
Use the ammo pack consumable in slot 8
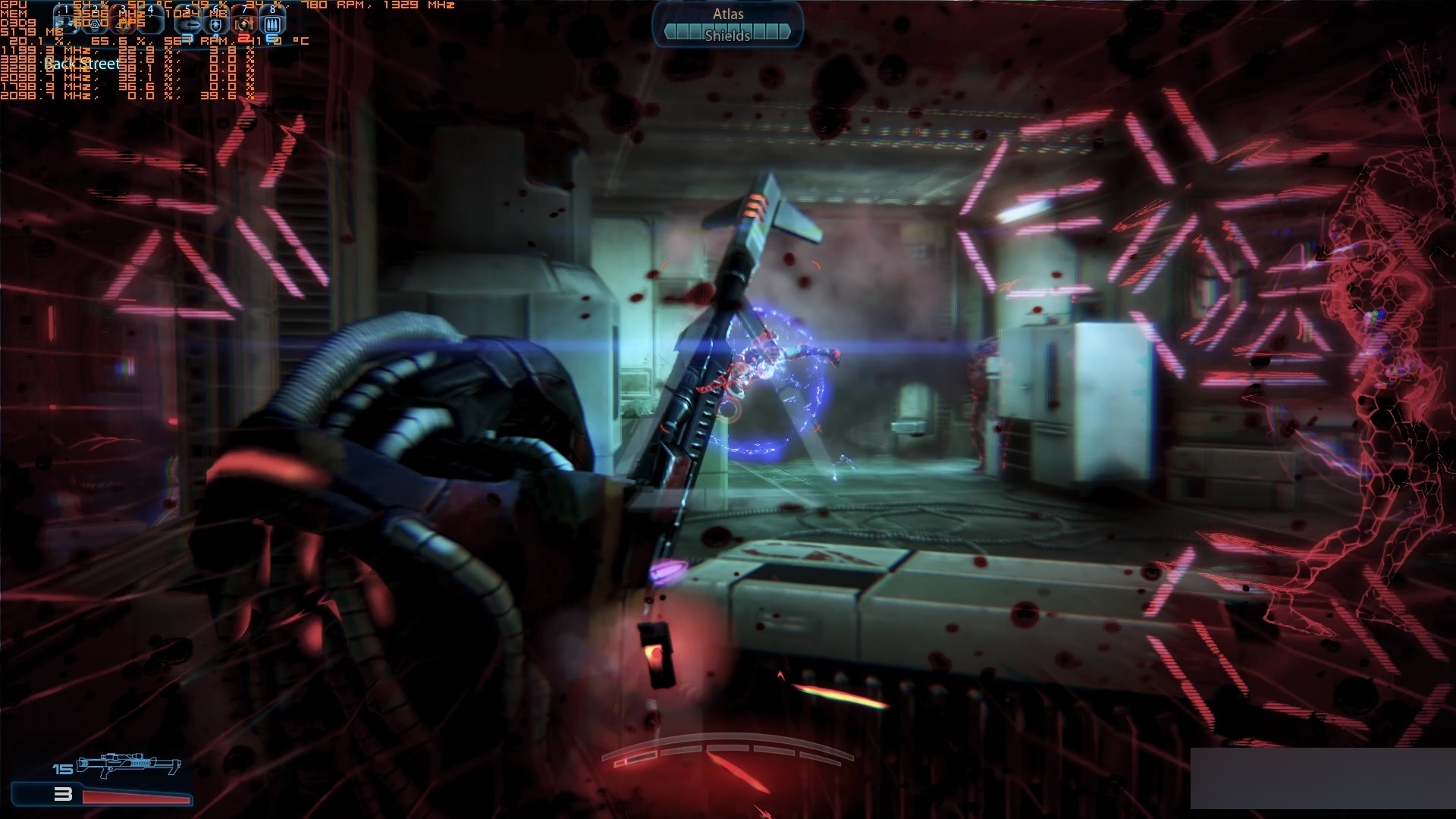click(272, 24)
